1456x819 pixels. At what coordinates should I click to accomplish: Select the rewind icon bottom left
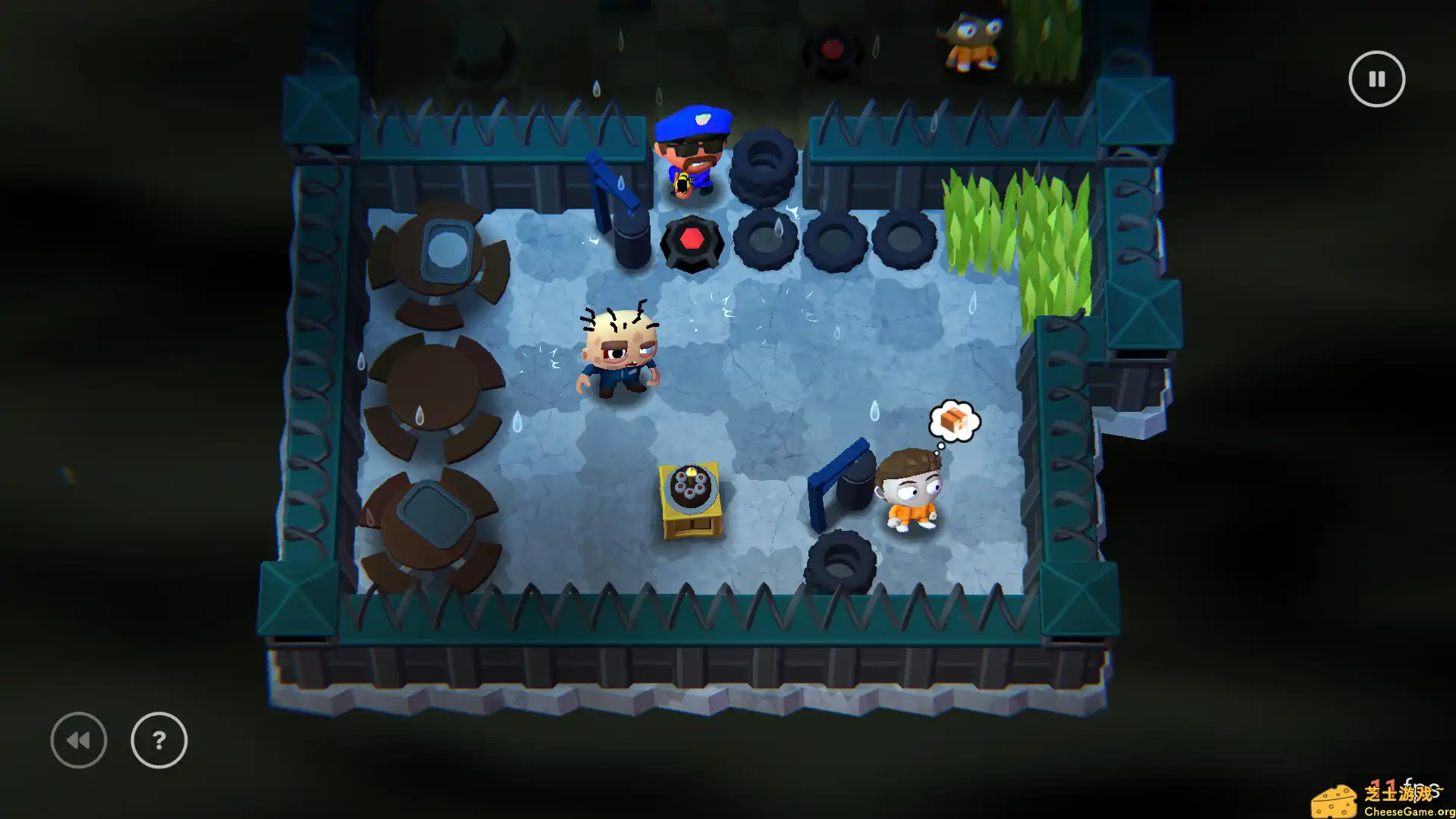[x=78, y=739]
